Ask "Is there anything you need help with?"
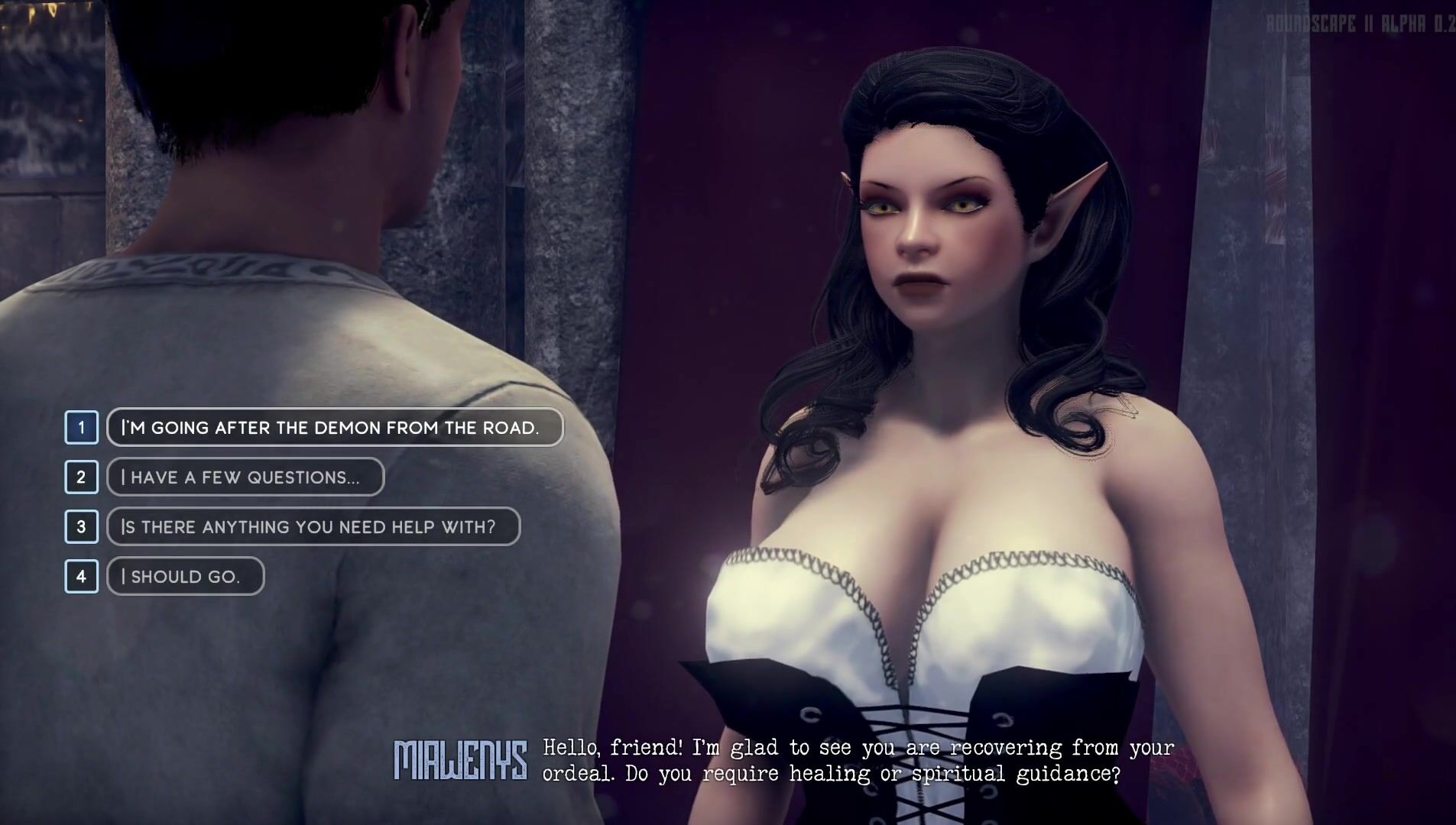 coord(313,526)
